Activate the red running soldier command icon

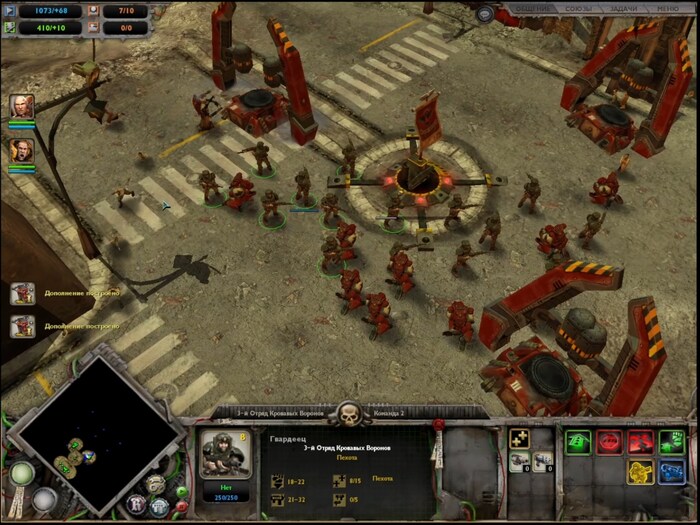click(641, 442)
